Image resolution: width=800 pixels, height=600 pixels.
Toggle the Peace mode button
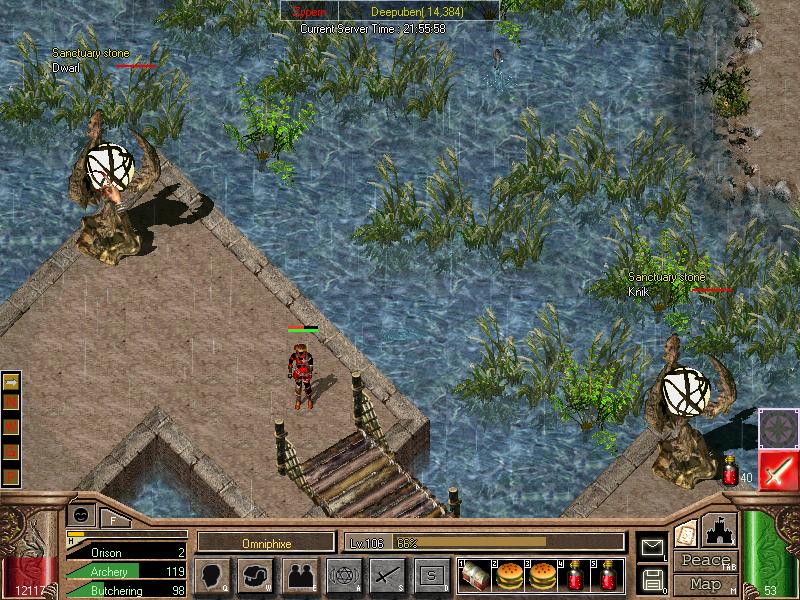pos(705,561)
